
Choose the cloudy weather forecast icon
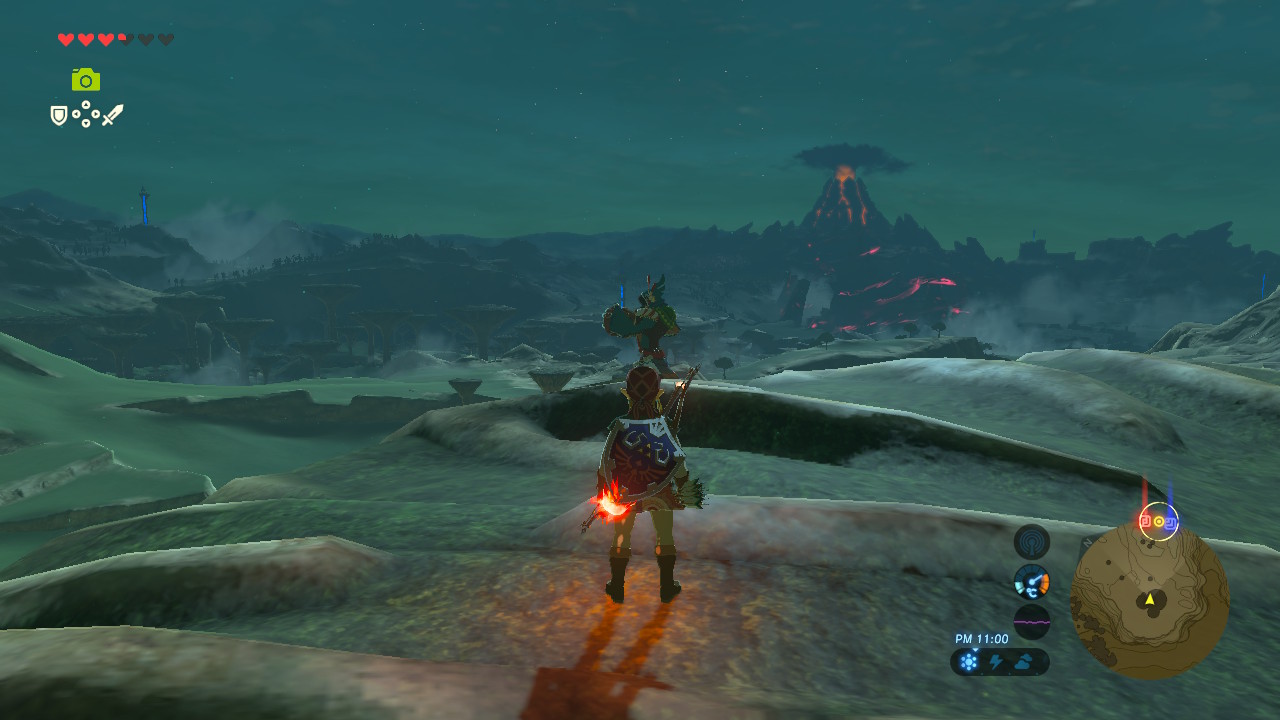[x=1025, y=661]
